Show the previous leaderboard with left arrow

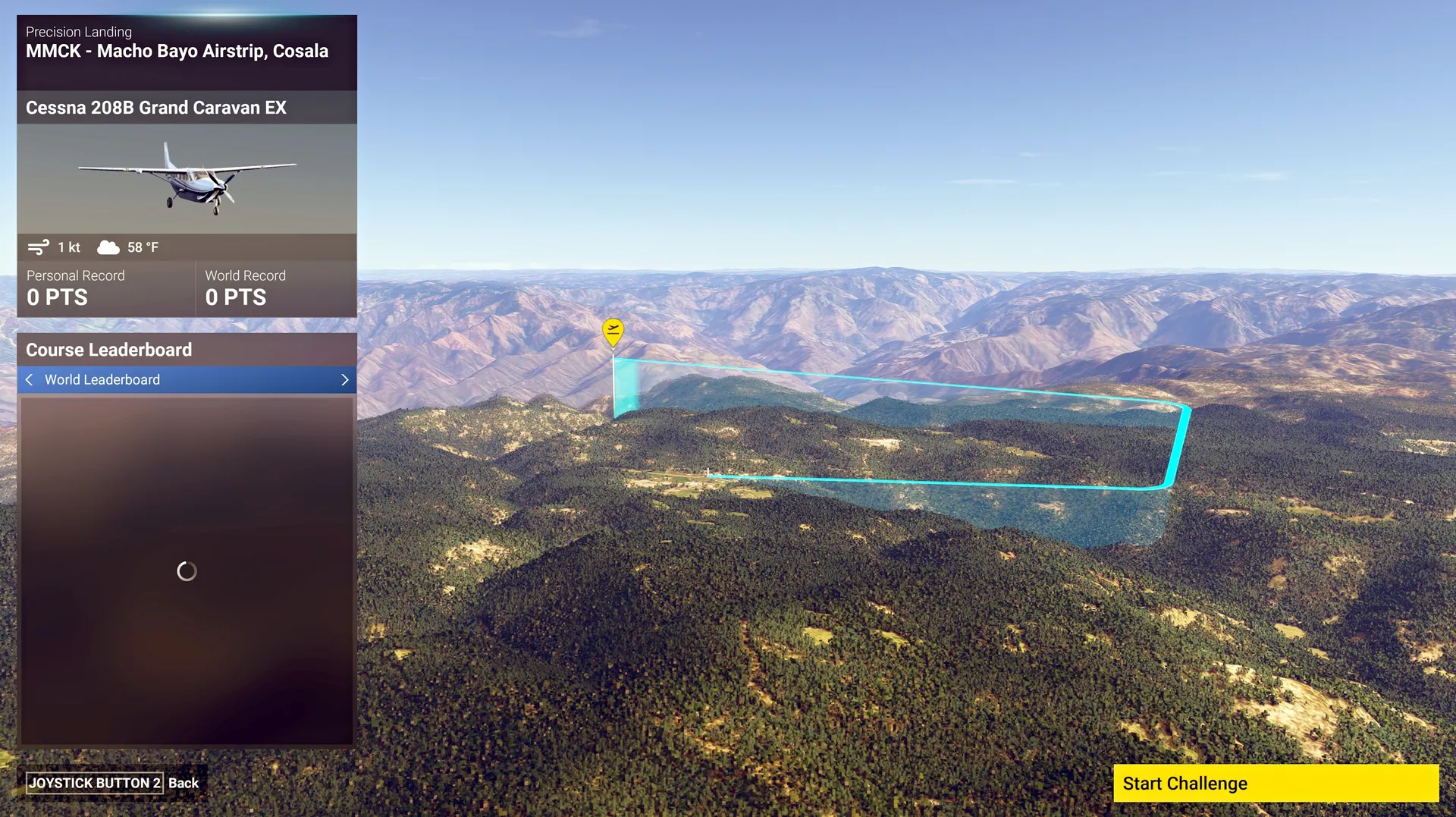click(x=30, y=379)
